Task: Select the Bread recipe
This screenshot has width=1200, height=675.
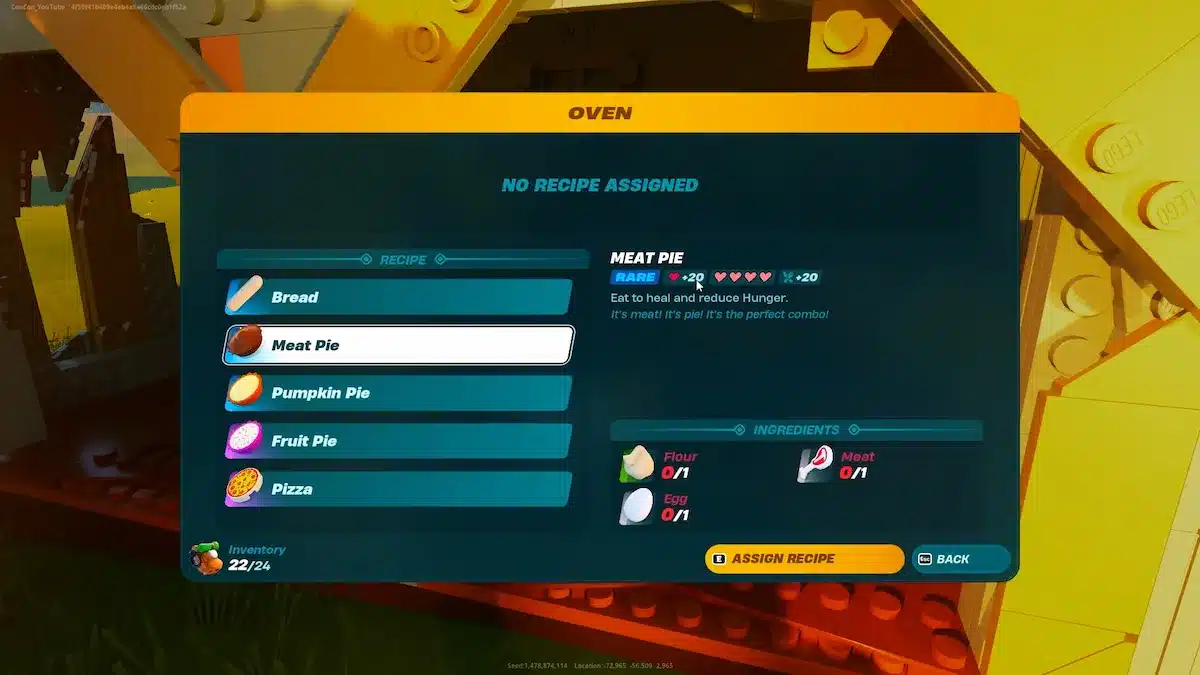Action: [x=398, y=297]
